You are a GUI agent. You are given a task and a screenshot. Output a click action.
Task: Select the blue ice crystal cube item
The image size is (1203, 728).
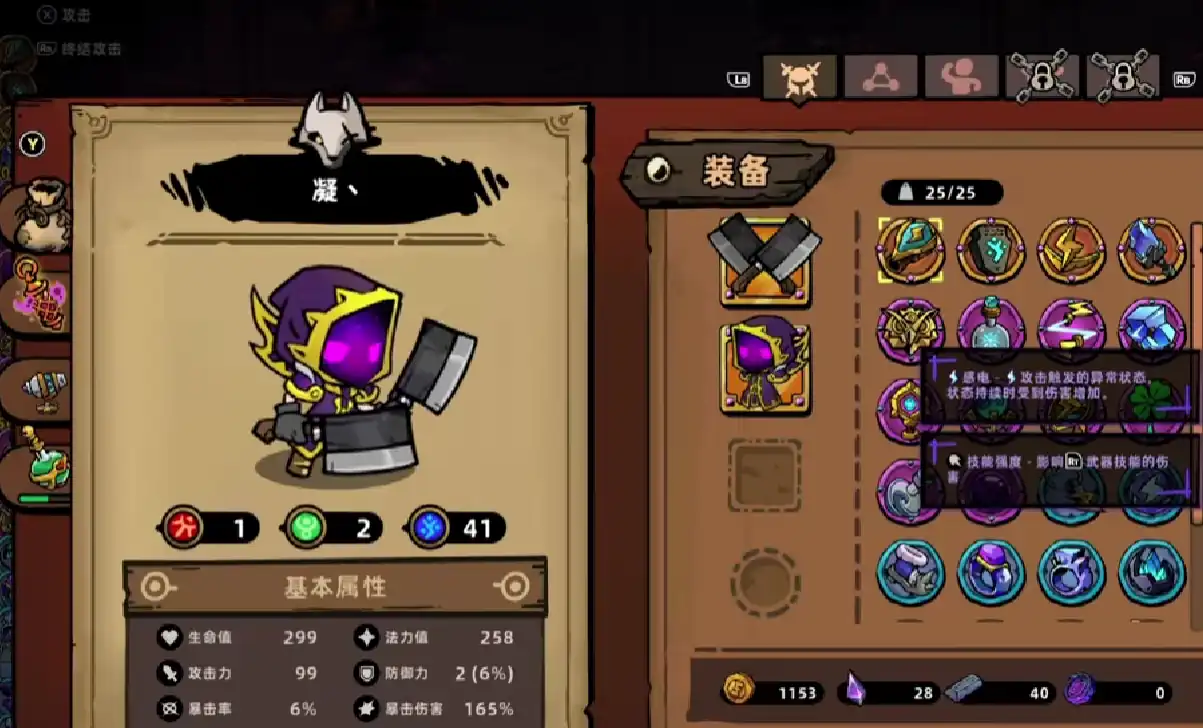[x=1151, y=330]
